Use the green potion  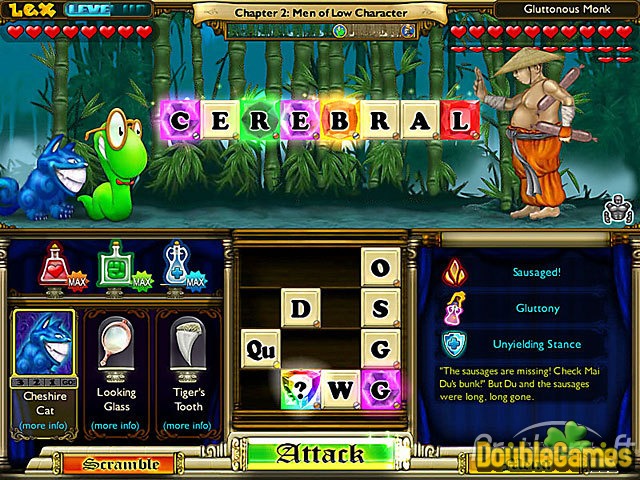click(116, 265)
